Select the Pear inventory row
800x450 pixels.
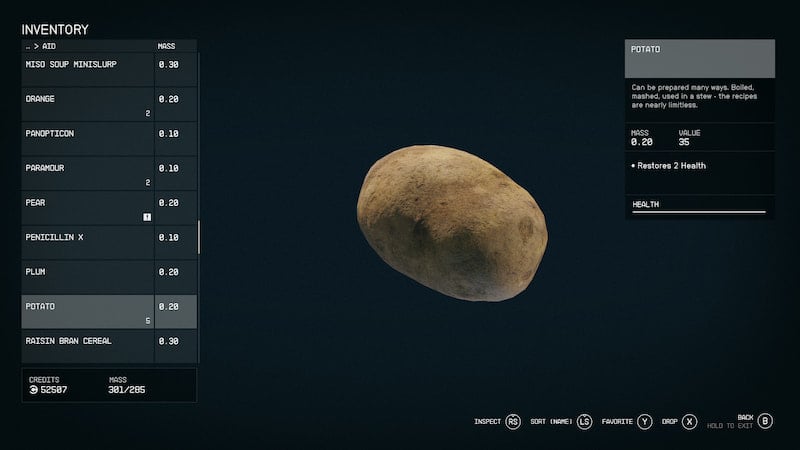[x=88, y=207]
